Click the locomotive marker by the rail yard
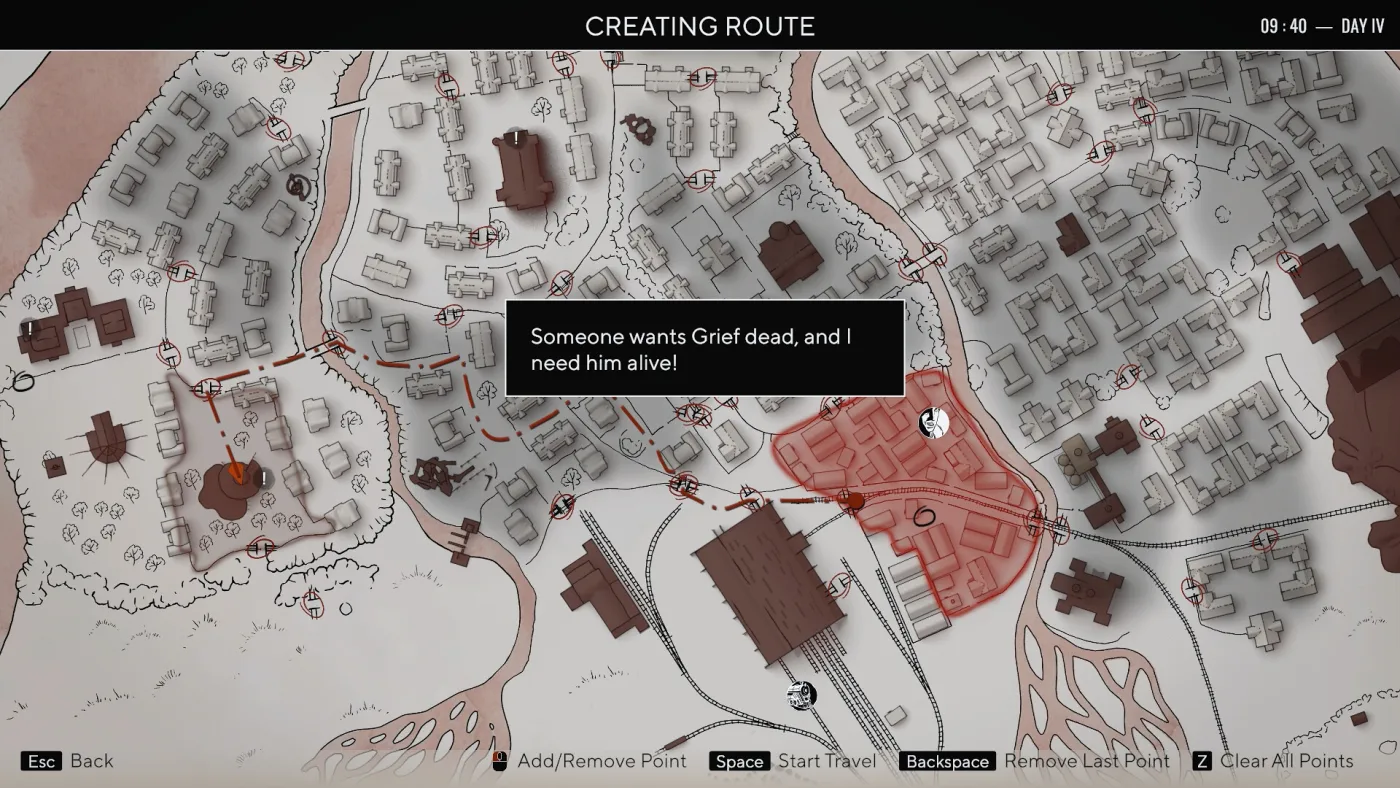1400x788 pixels. pos(801,694)
